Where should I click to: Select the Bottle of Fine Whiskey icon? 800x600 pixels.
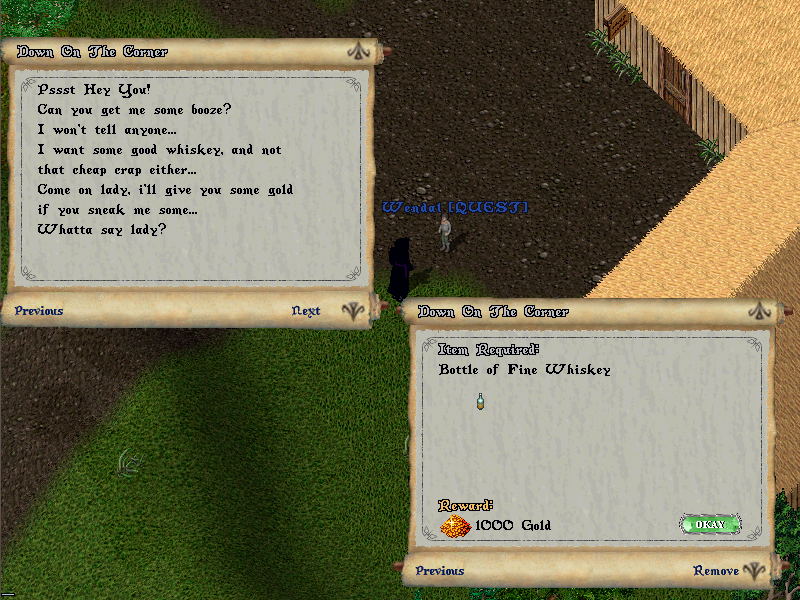[x=481, y=400]
